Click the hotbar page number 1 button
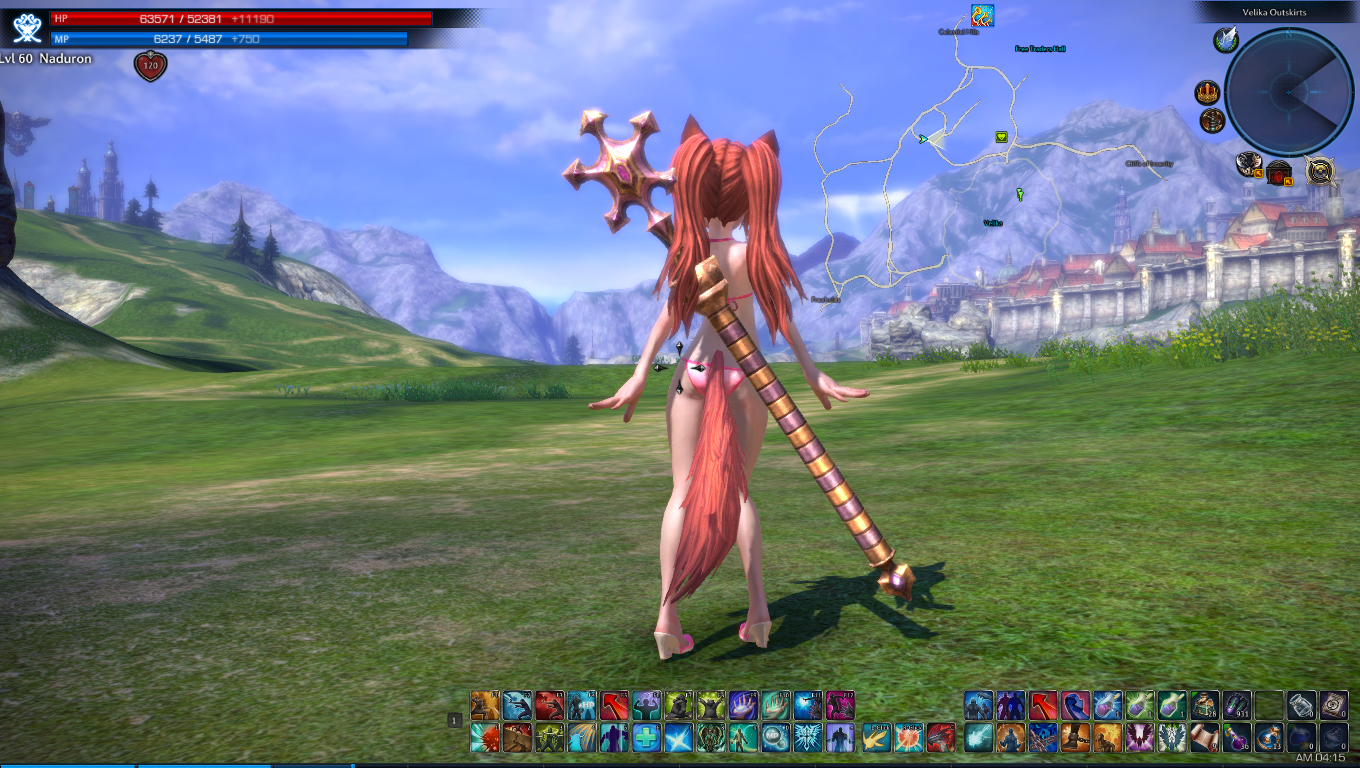Viewport: 1360px width, 768px height. pos(454,720)
